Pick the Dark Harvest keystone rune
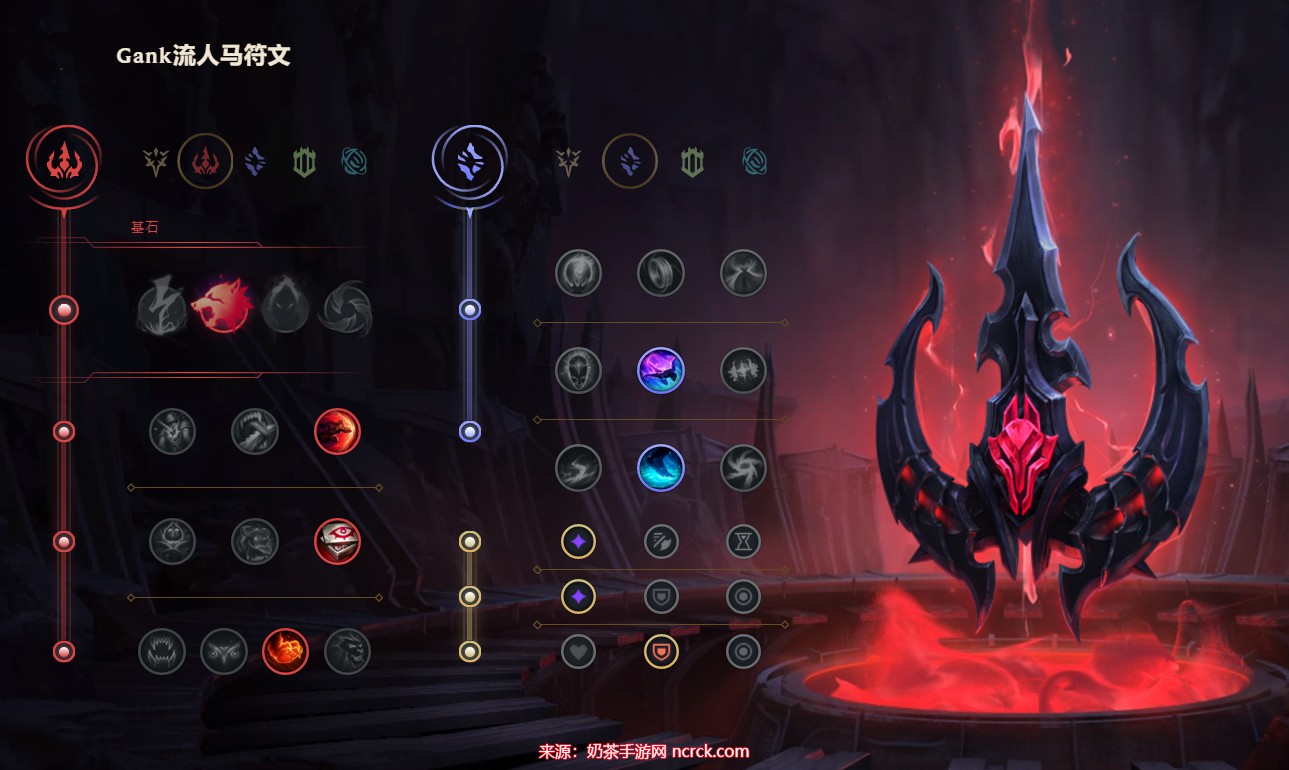This screenshot has height=770, width=1289. pos(285,309)
